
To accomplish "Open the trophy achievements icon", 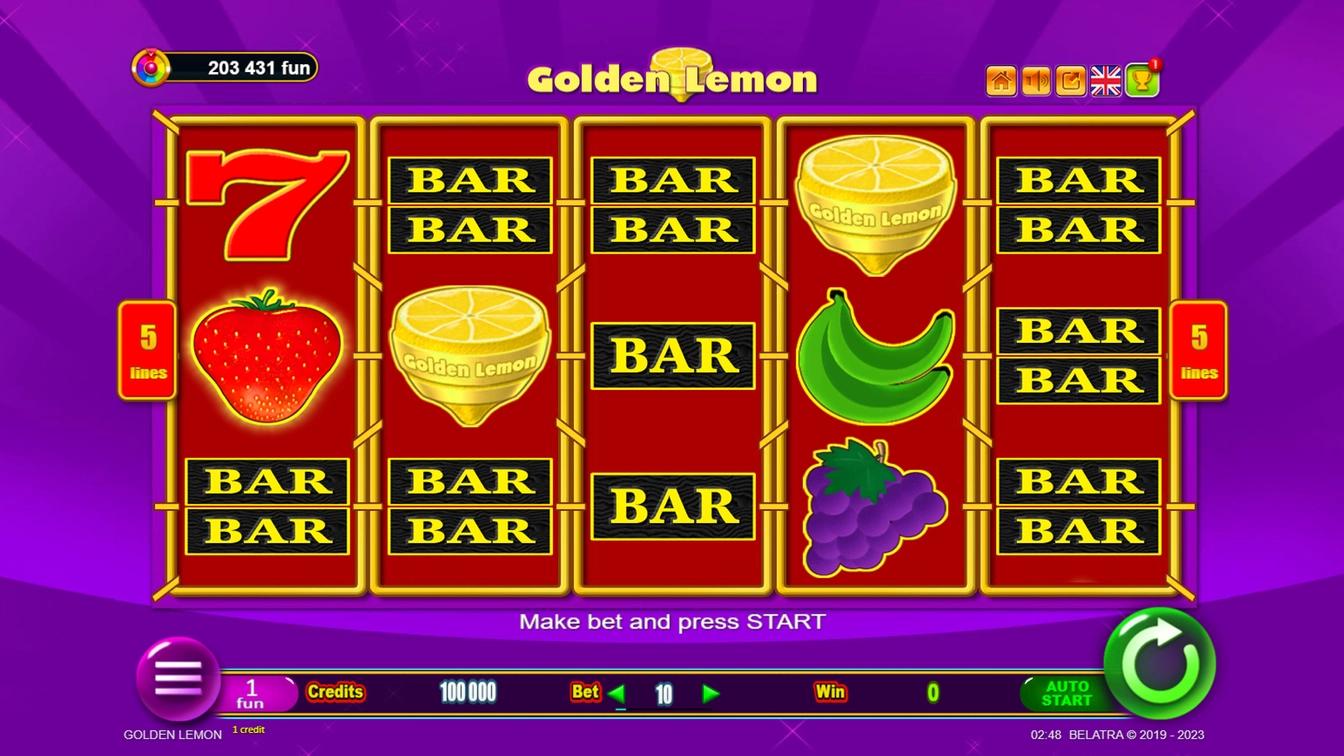I will (1140, 81).
